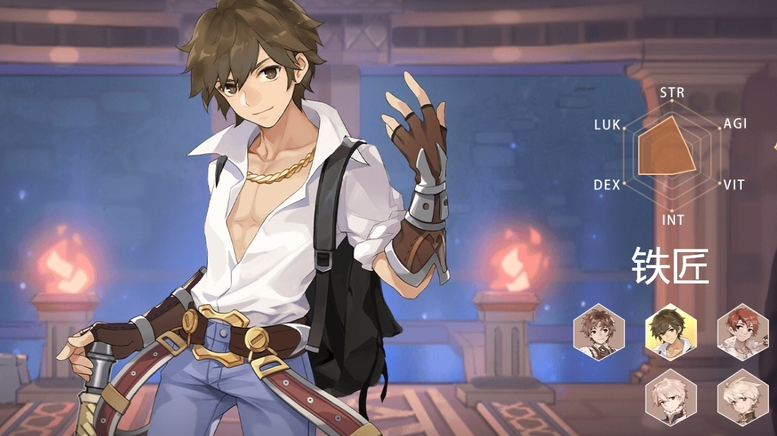
Task: Select the light-brown-haired boy in suspenders portrait
Action: pos(599,332)
